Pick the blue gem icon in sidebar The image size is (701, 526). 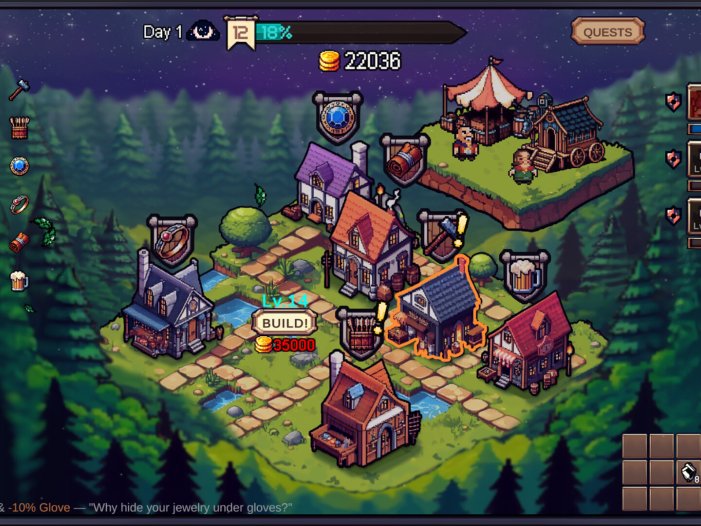pos(19,166)
